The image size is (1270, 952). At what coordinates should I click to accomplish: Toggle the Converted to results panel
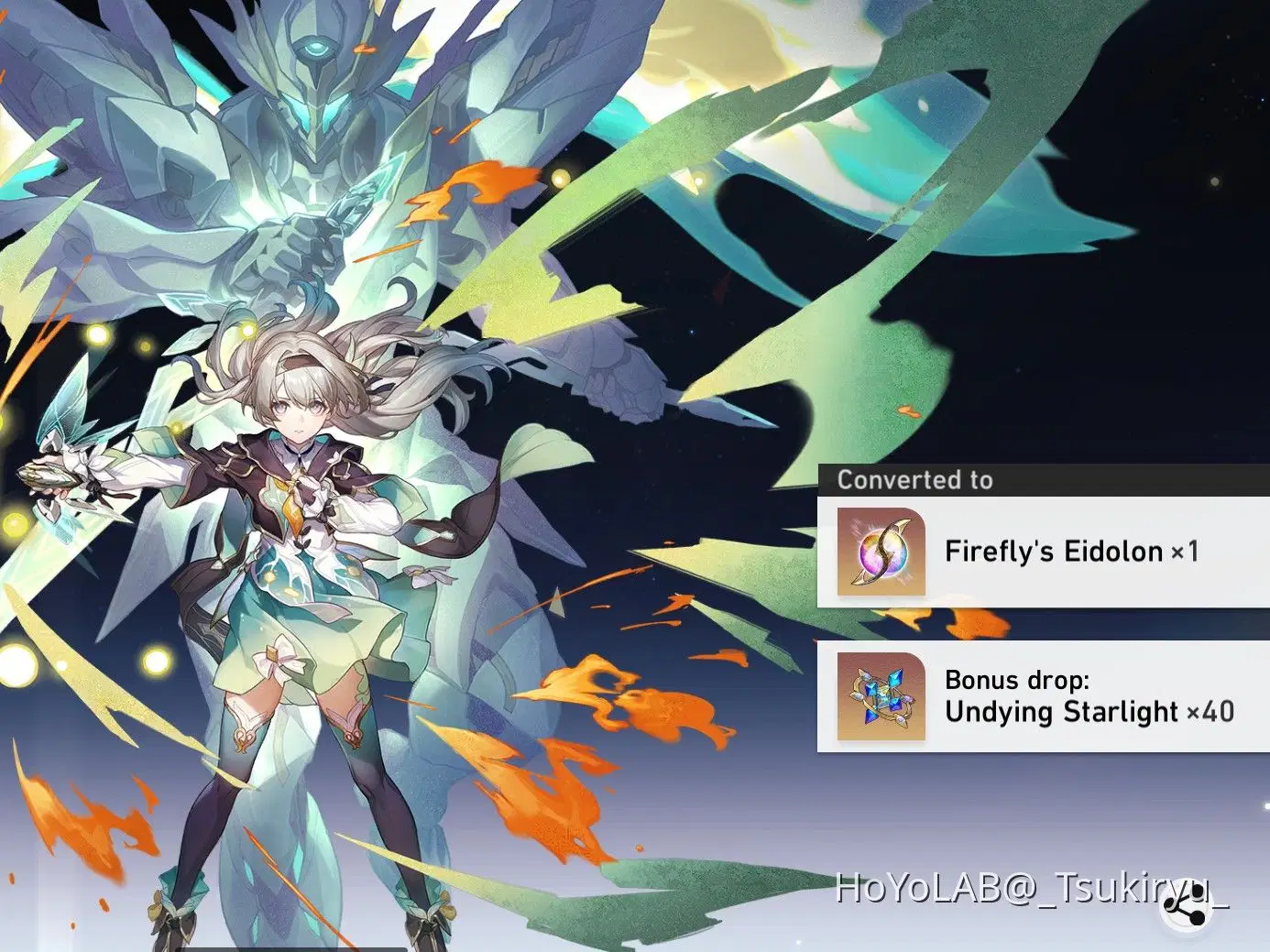pyautogui.click(x=1045, y=605)
